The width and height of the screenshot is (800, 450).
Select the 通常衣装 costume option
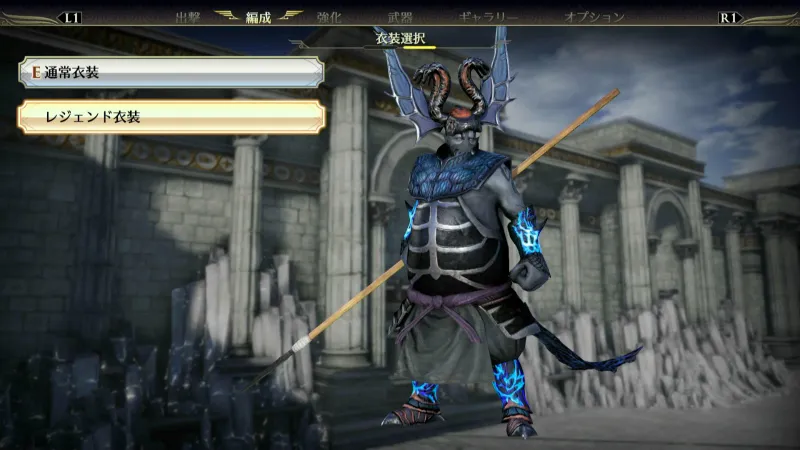(x=170, y=72)
